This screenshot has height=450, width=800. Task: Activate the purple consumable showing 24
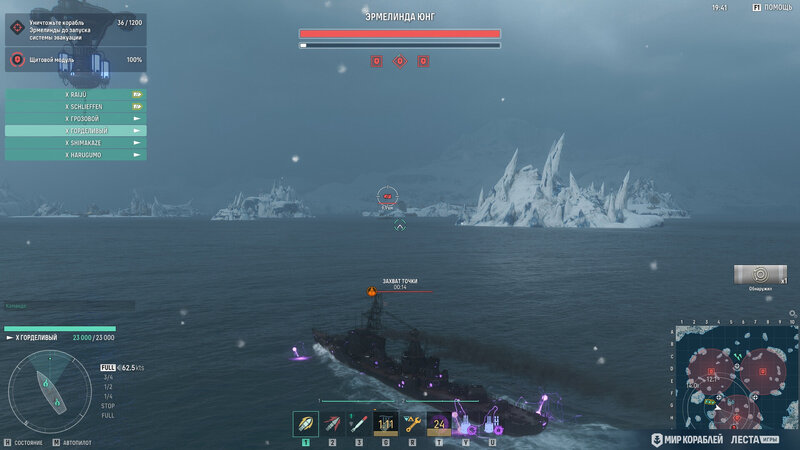point(438,424)
